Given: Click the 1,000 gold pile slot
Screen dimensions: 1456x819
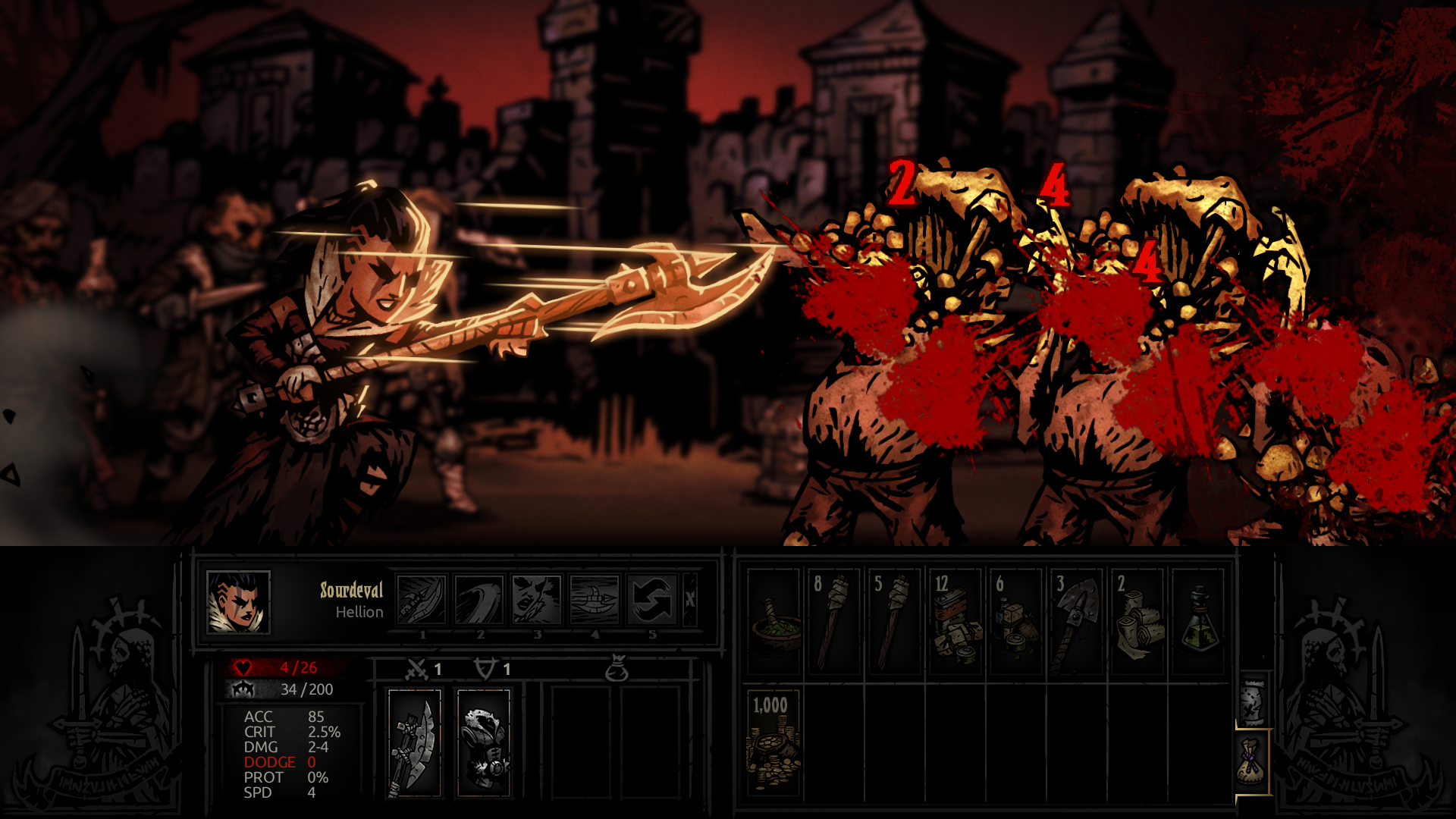Looking at the screenshot, I should [x=773, y=743].
